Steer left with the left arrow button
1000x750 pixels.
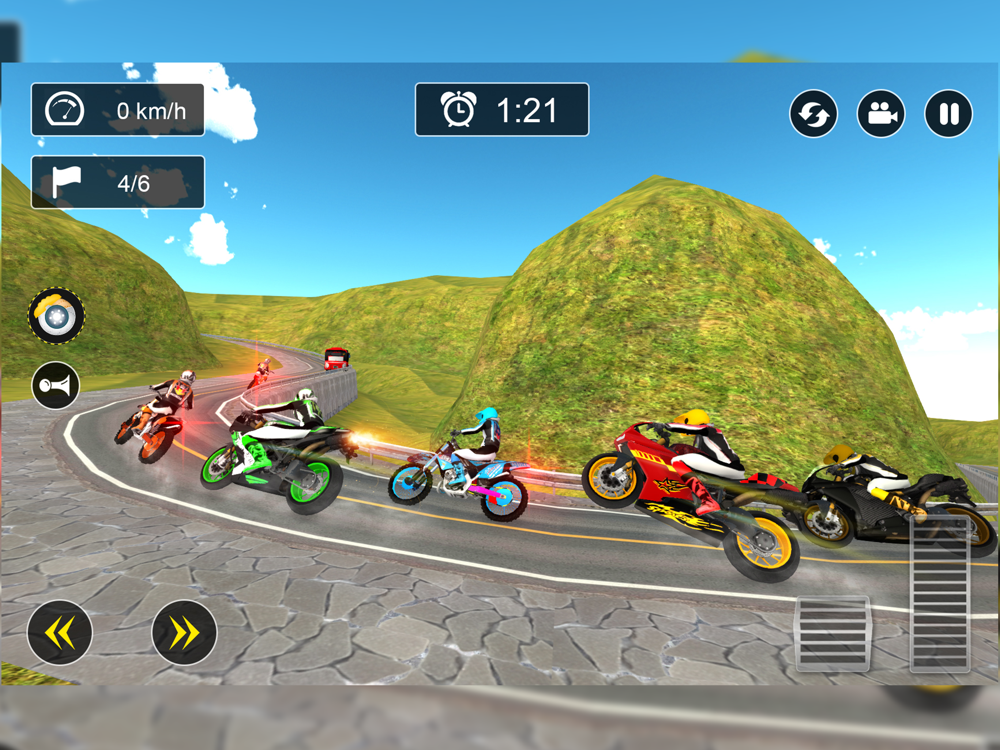coord(60,632)
